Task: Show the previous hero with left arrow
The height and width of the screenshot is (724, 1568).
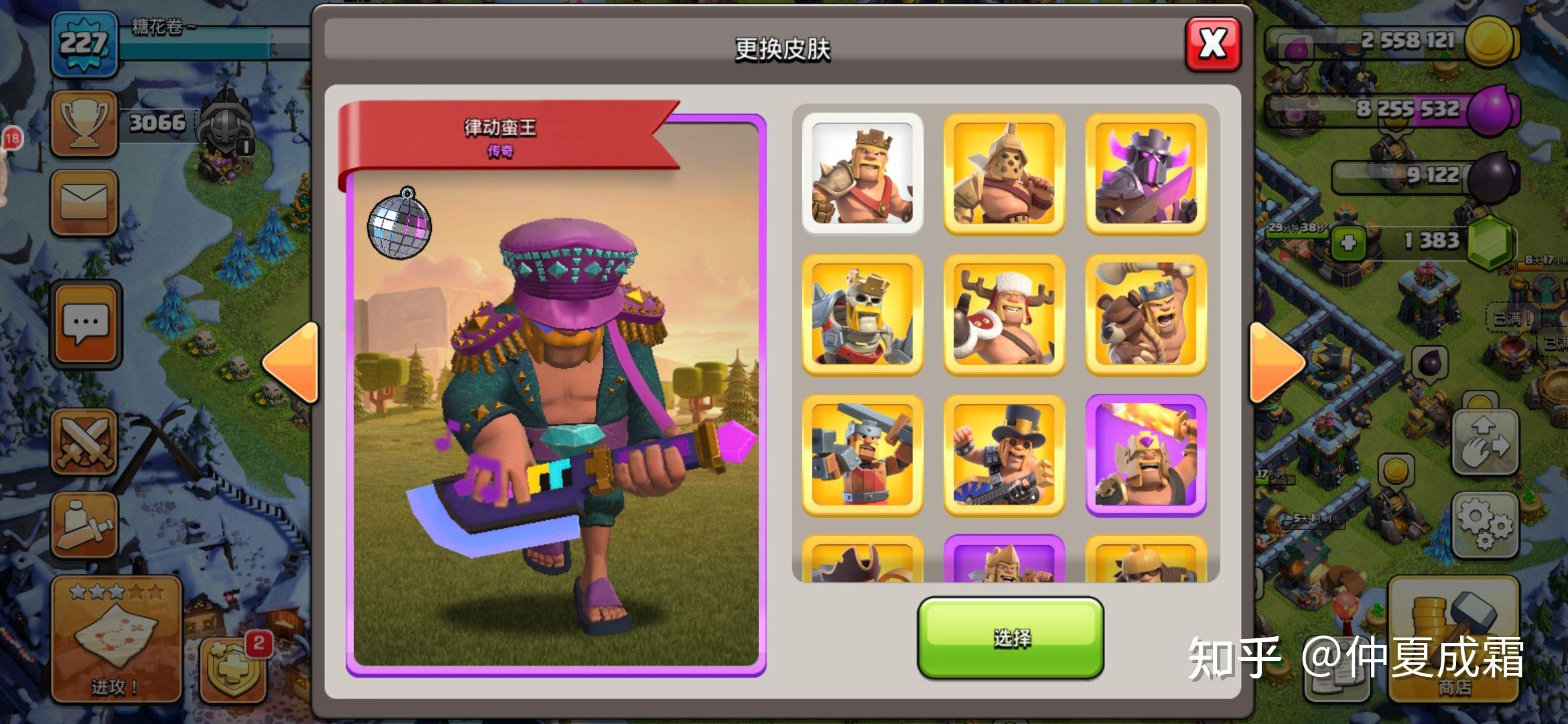Action: click(x=291, y=363)
